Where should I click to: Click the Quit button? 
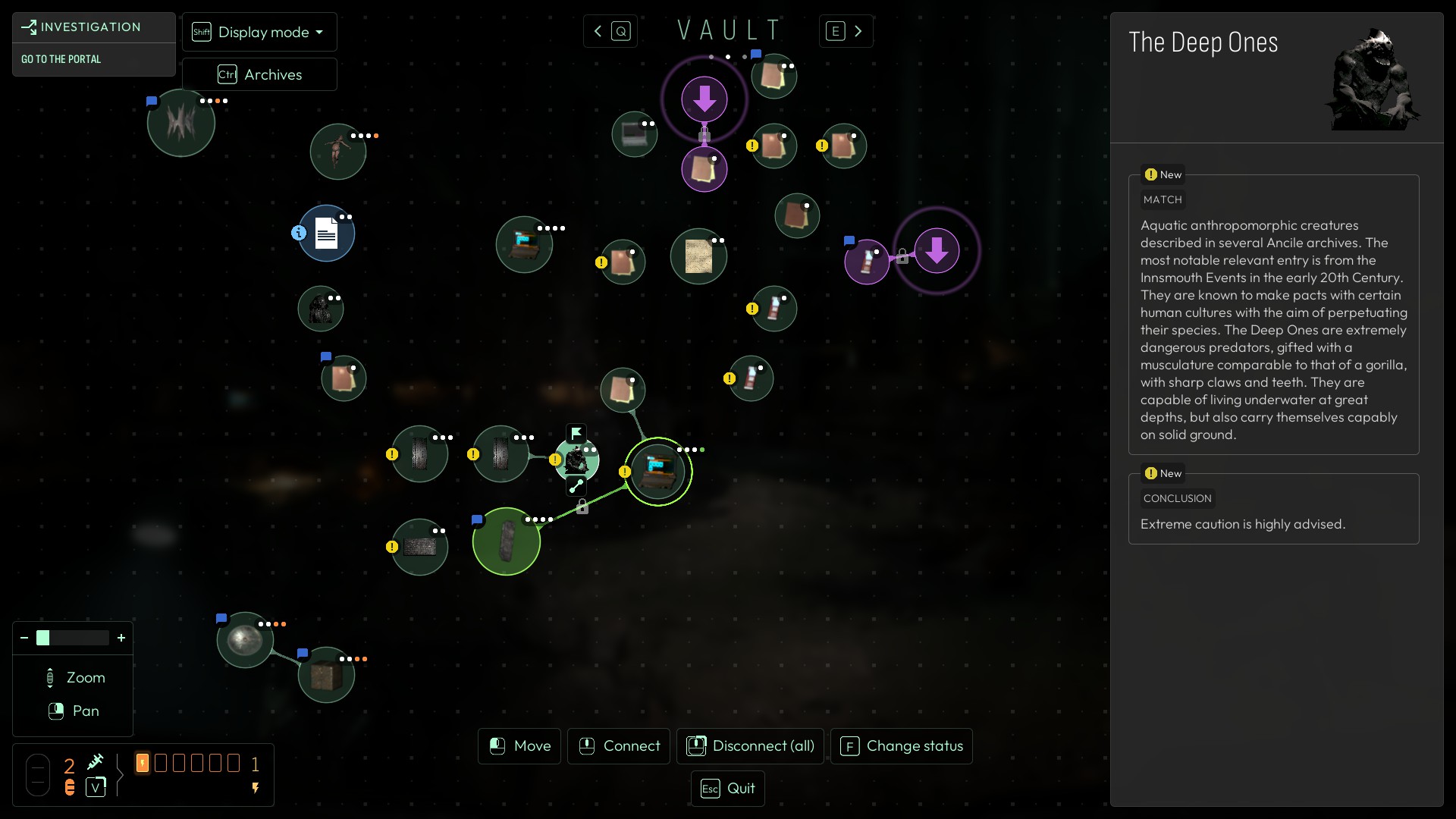[x=728, y=789]
